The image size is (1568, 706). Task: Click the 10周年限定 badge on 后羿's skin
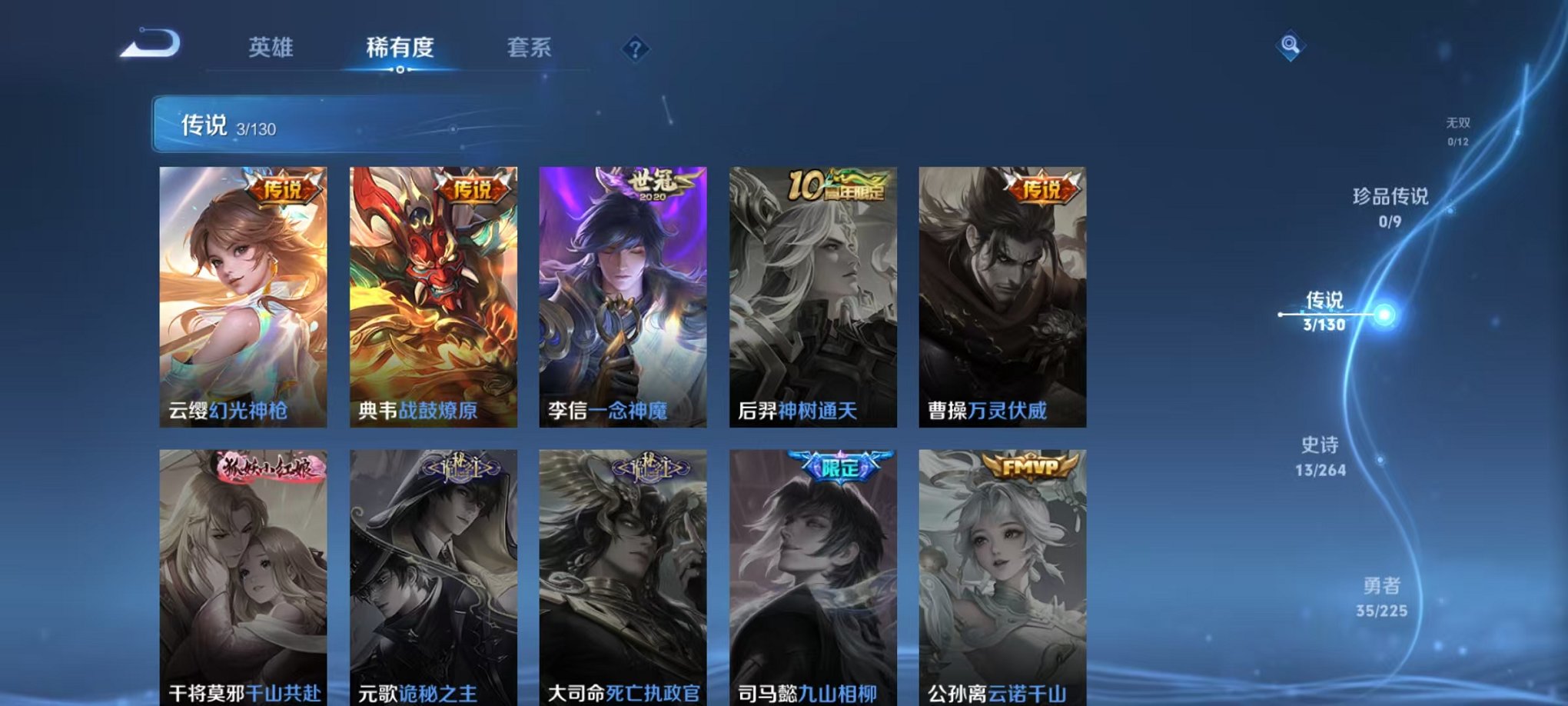coord(837,185)
